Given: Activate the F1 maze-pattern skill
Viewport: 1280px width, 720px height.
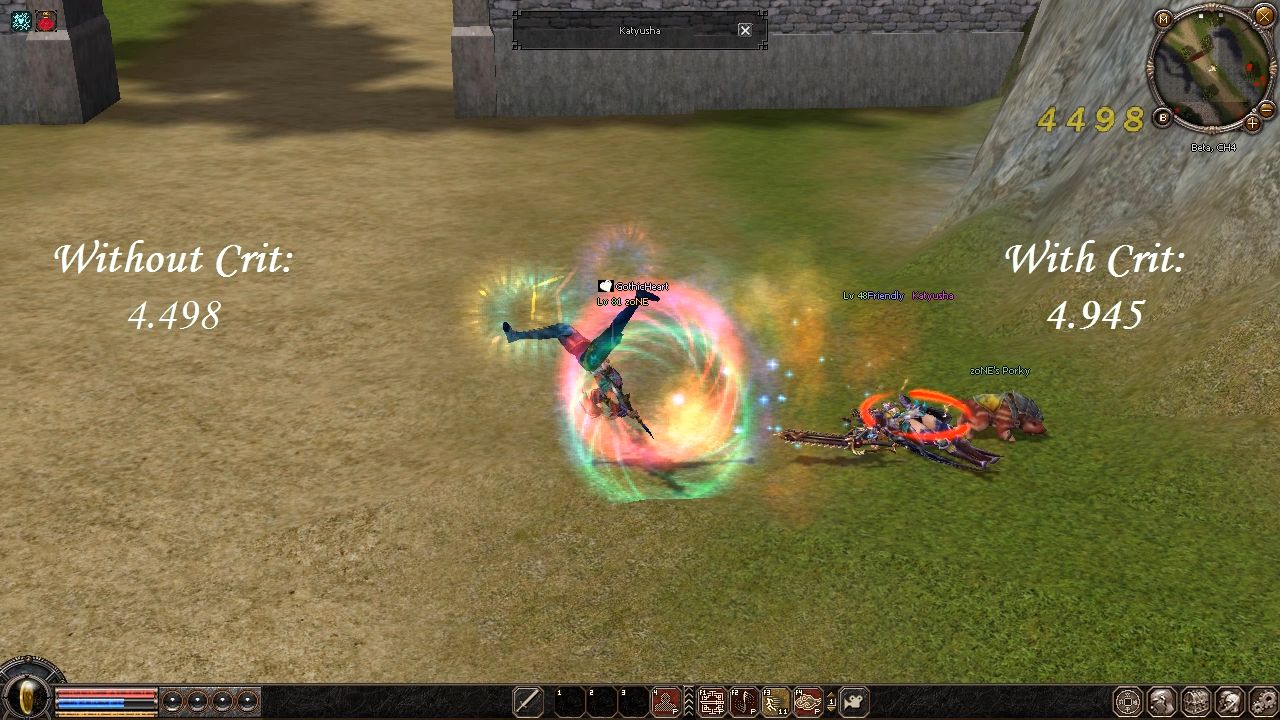Looking at the screenshot, I should pyautogui.click(x=712, y=701).
